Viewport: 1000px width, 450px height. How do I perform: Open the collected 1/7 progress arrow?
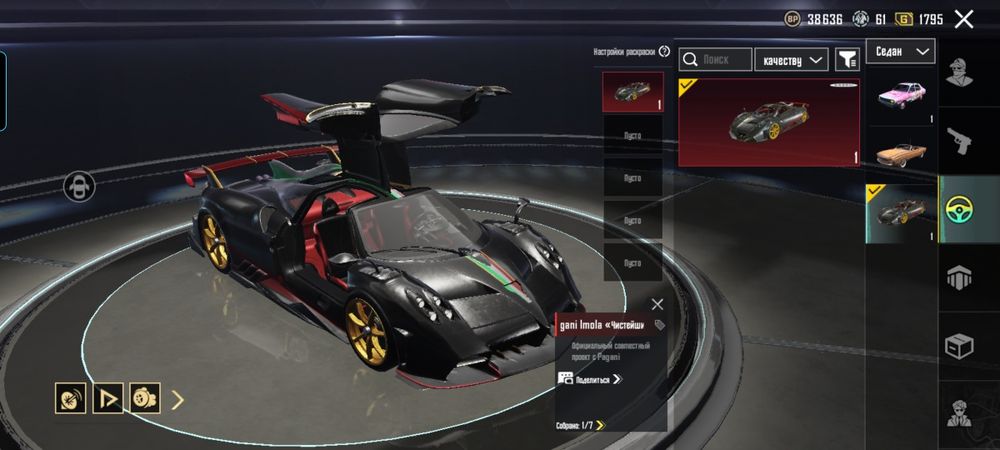[600, 425]
